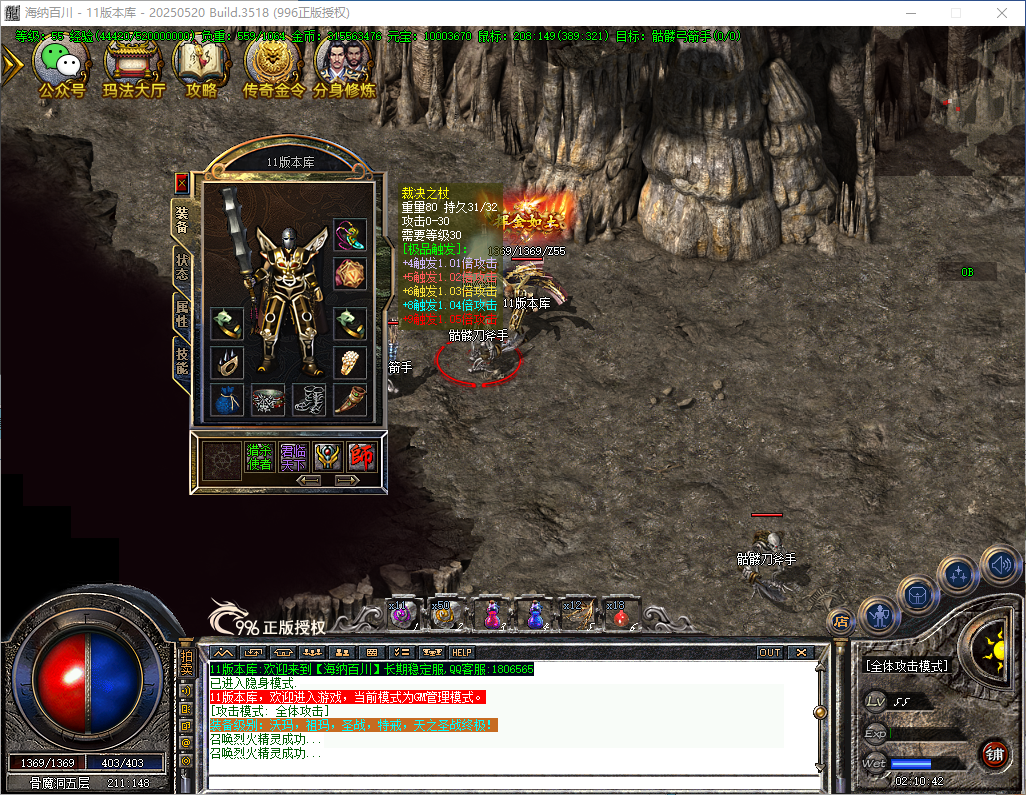Click the OUT button above chat
The width and height of the screenshot is (1026, 795).
click(770, 652)
